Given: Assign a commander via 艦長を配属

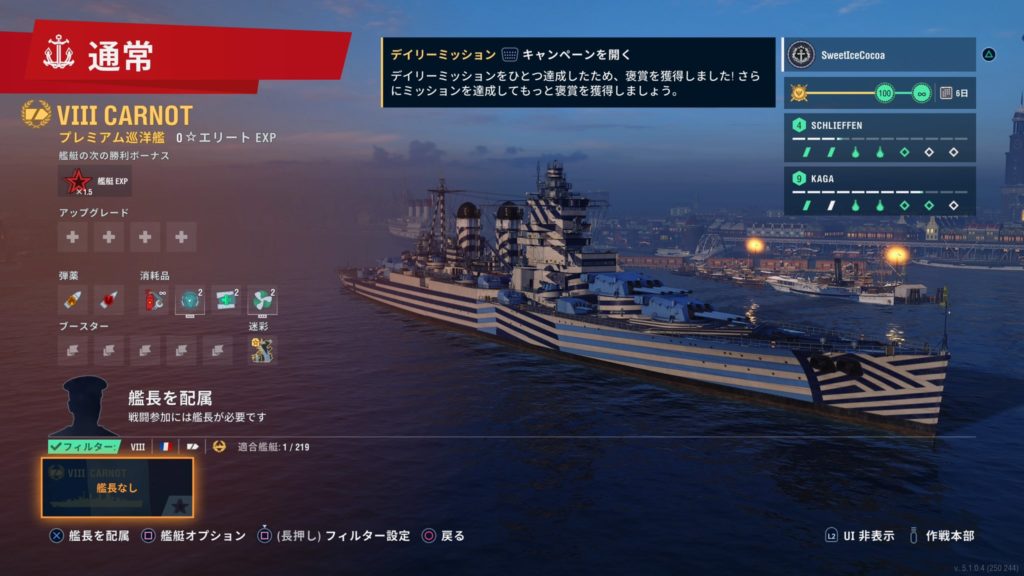Looking at the screenshot, I should [x=170, y=398].
